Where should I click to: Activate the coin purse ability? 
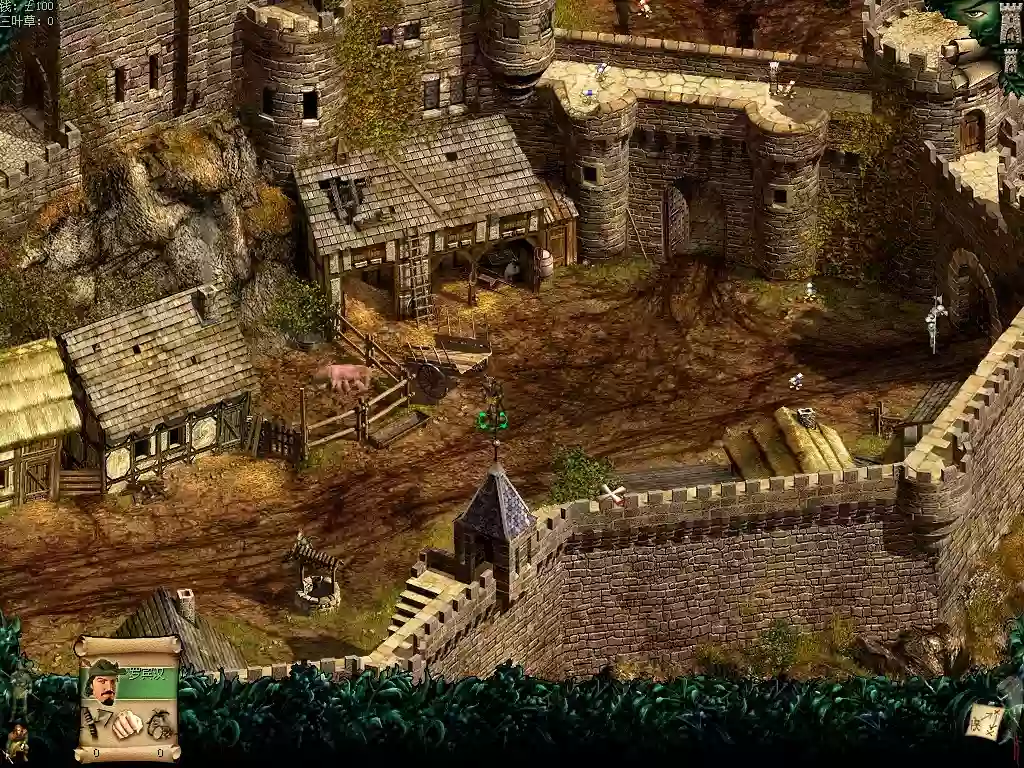pos(159,724)
